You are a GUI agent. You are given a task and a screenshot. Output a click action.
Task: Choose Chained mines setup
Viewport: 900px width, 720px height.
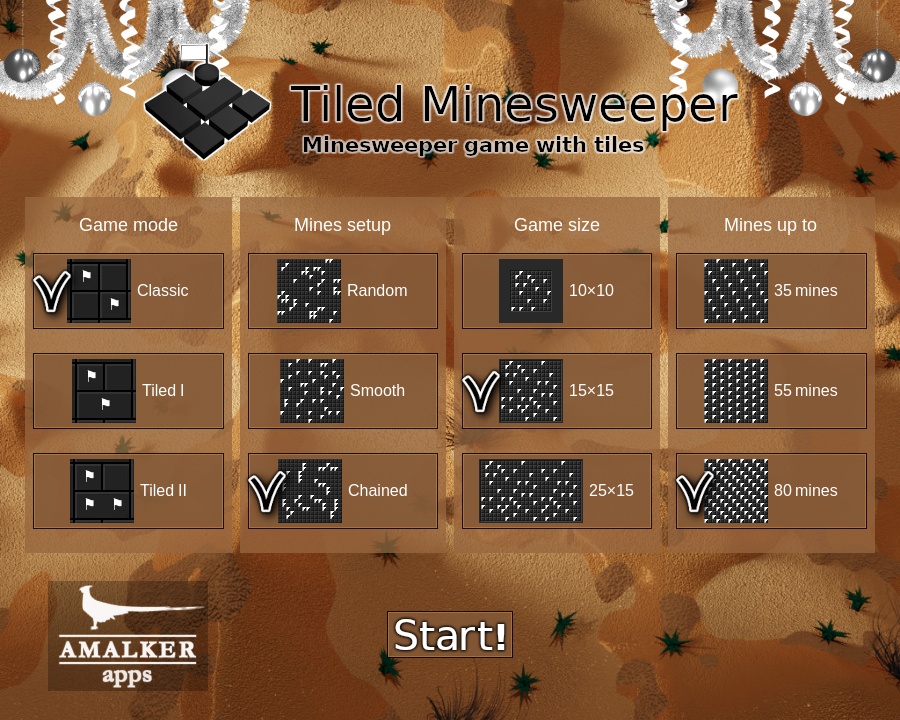coord(343,491)
